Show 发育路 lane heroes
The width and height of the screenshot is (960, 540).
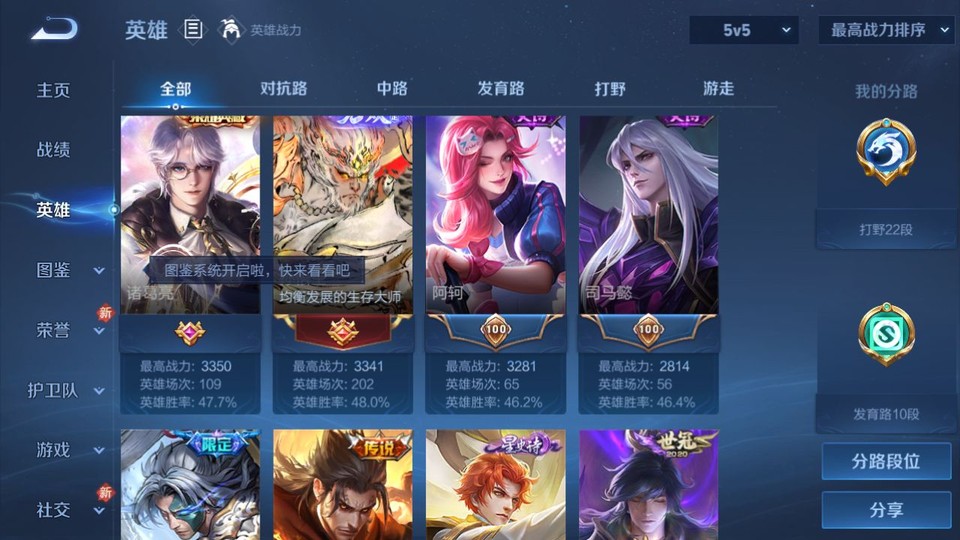click(x=501, y=88)
